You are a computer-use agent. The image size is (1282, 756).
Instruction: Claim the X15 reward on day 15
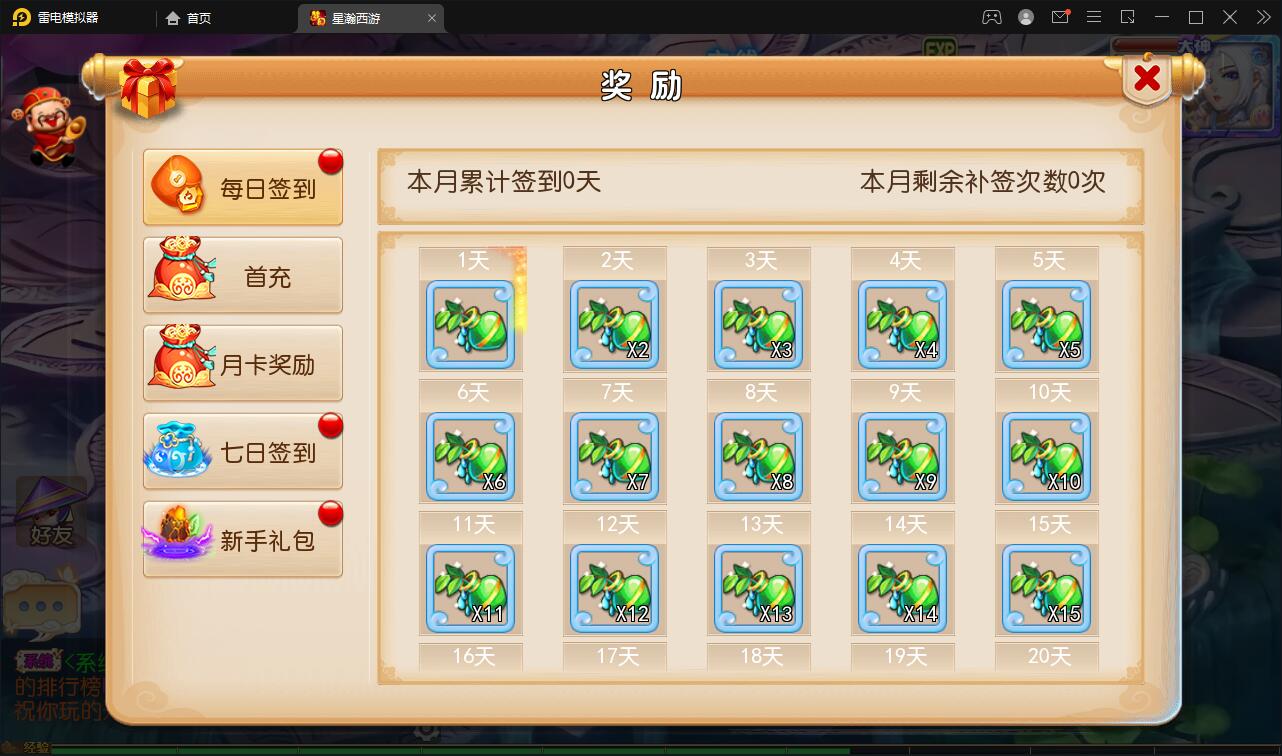pos(1046,588)
